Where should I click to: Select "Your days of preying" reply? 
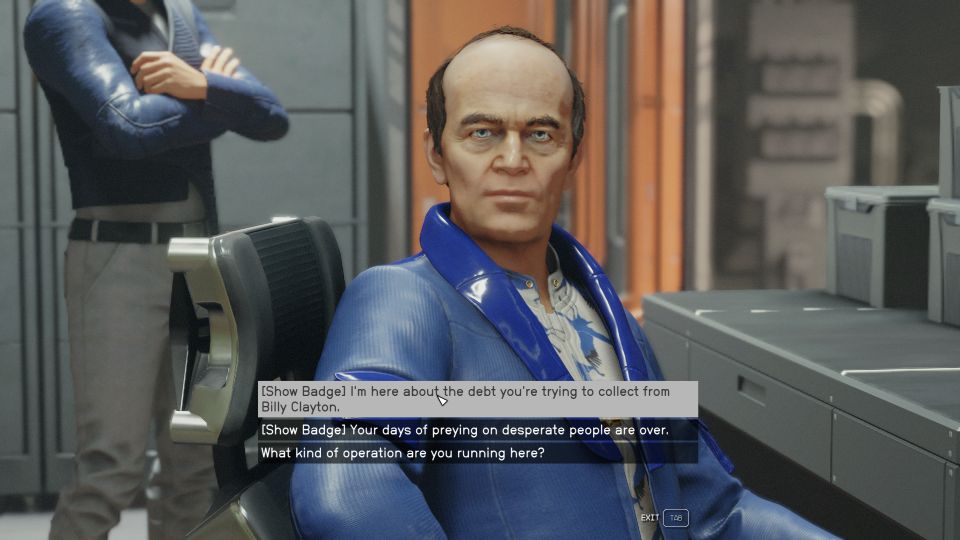(465, 430)
